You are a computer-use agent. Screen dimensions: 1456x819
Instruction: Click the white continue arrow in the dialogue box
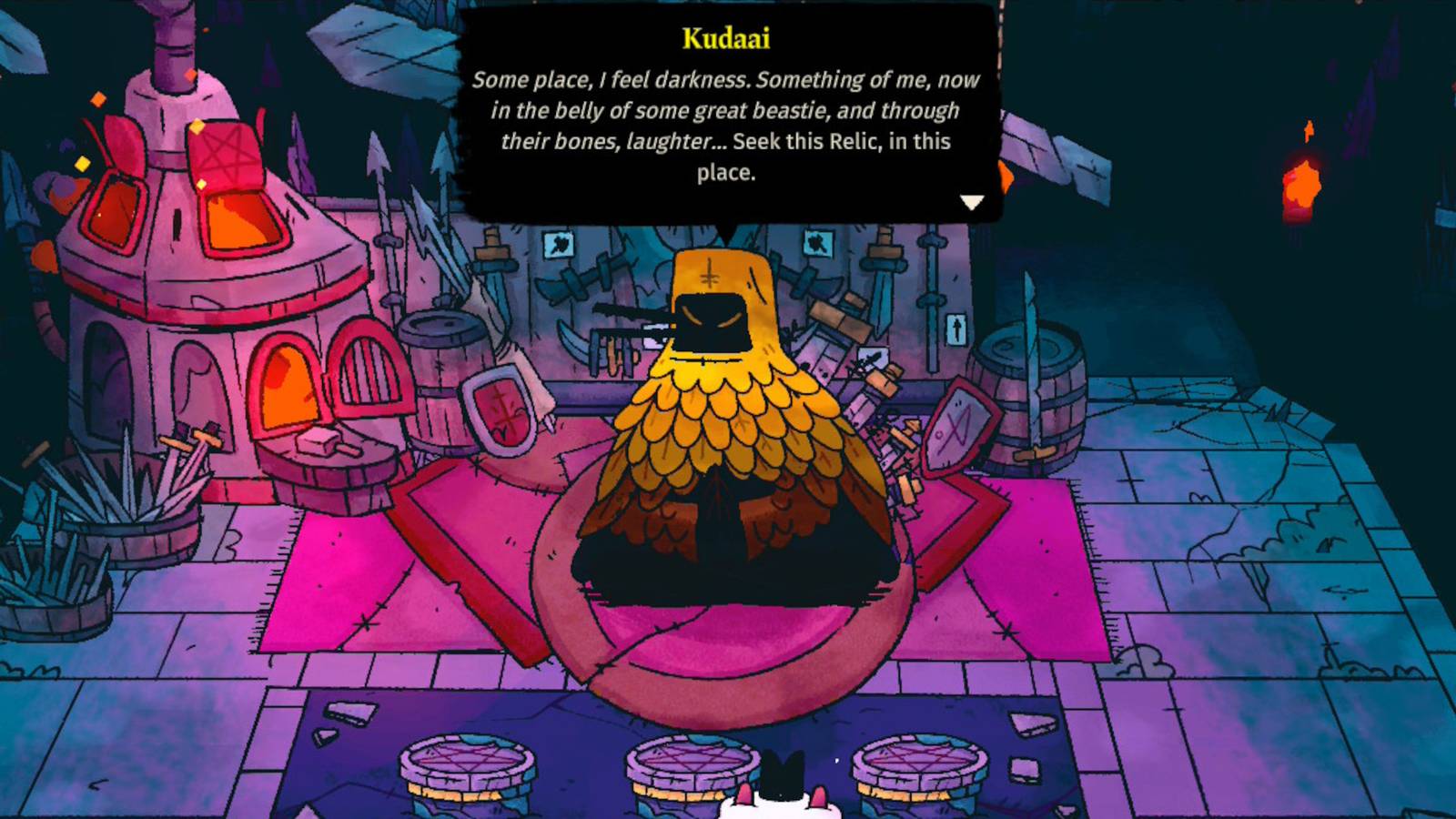click(974, 202)
